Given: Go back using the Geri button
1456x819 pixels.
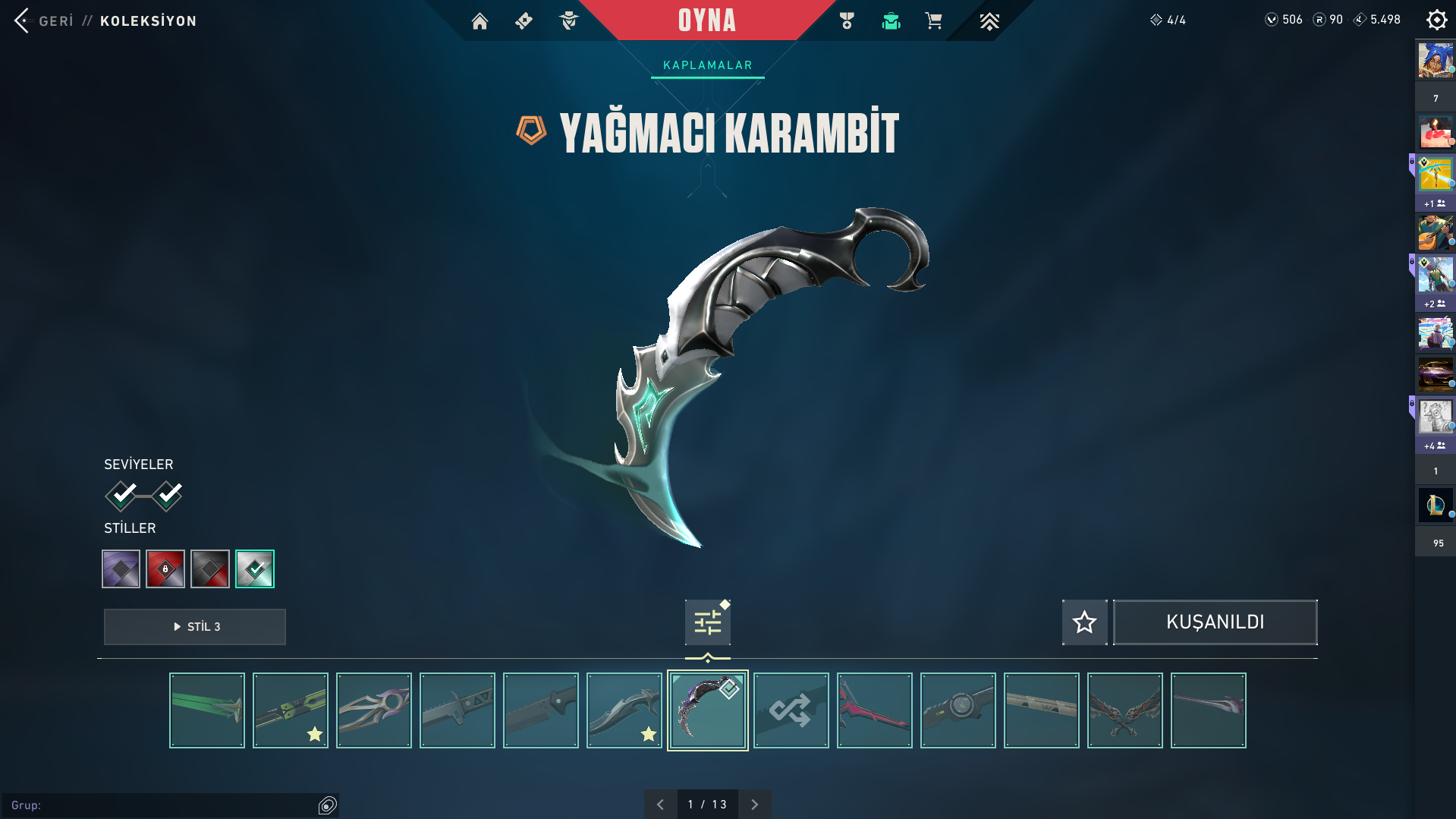Looking at the screenshot, I should (x=44, y=20).
